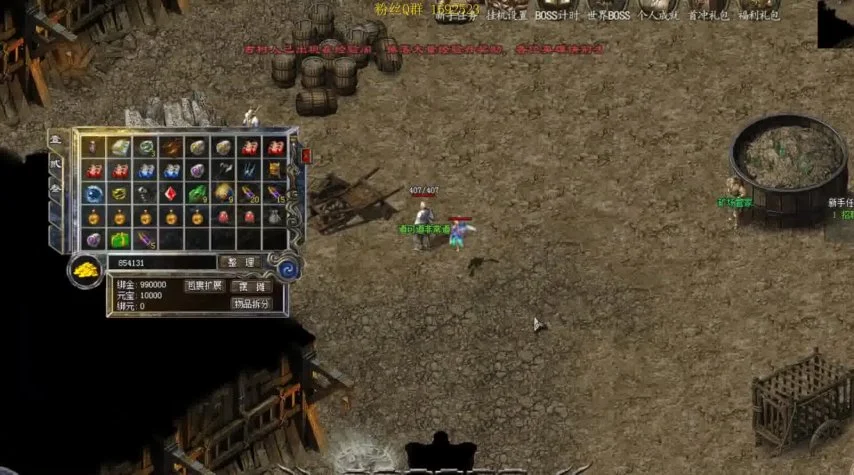Select the green gift box item
Screen dimensions: 854x475
pos(119,240)
